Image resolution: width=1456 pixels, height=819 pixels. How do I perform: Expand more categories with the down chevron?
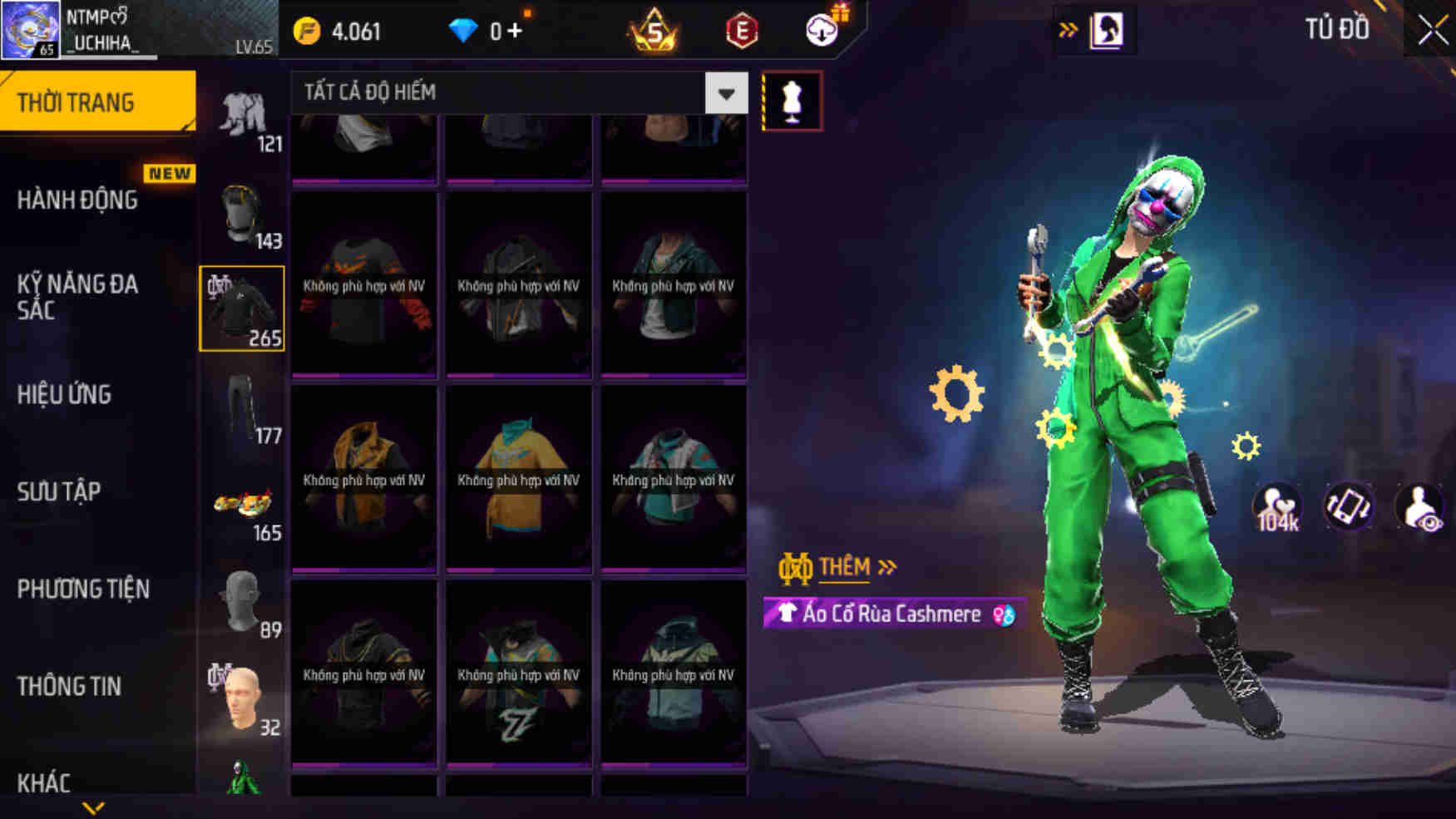91,807
